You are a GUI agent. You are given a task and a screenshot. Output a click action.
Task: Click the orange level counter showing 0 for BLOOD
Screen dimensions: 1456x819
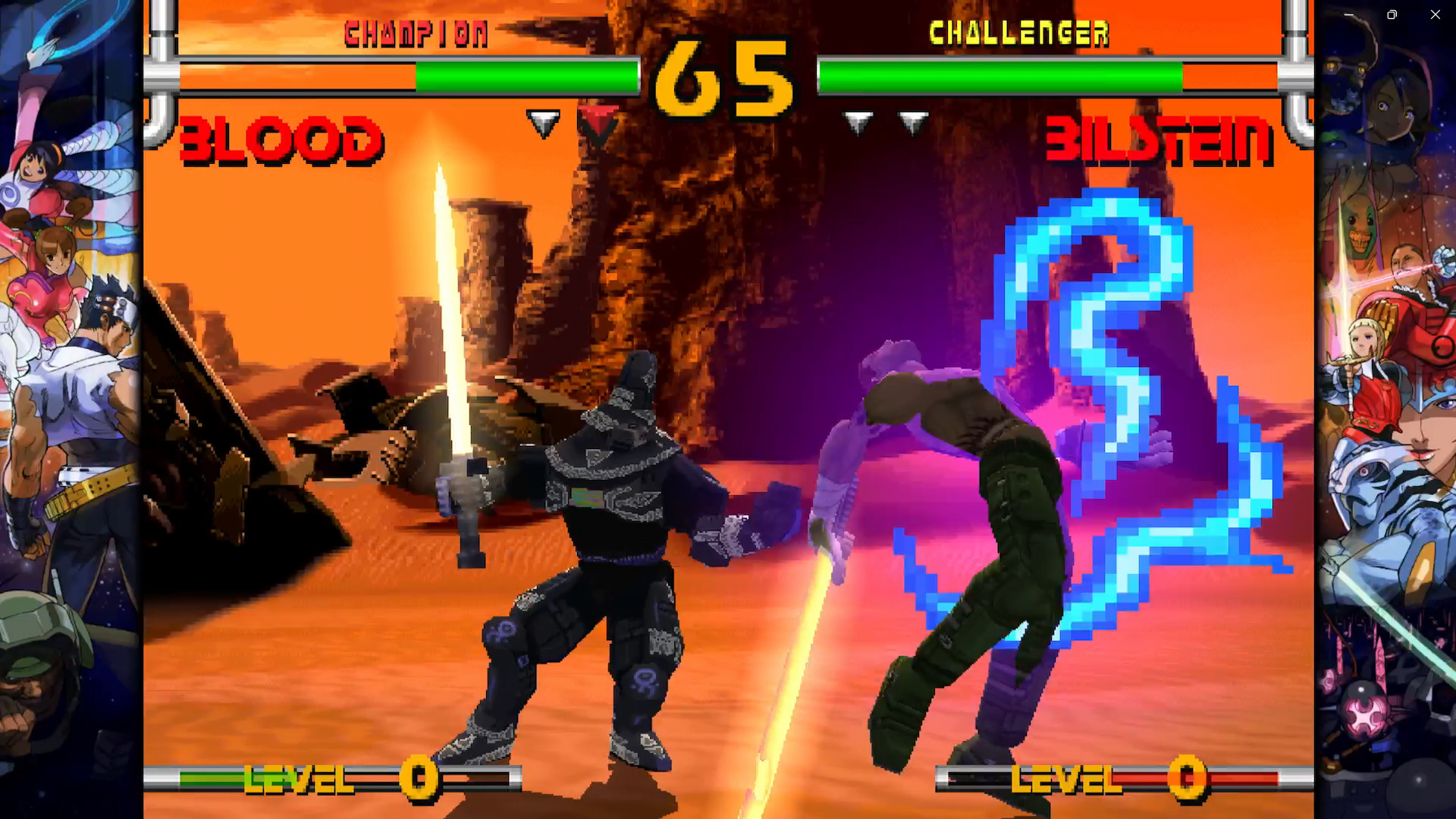point(418,777)
